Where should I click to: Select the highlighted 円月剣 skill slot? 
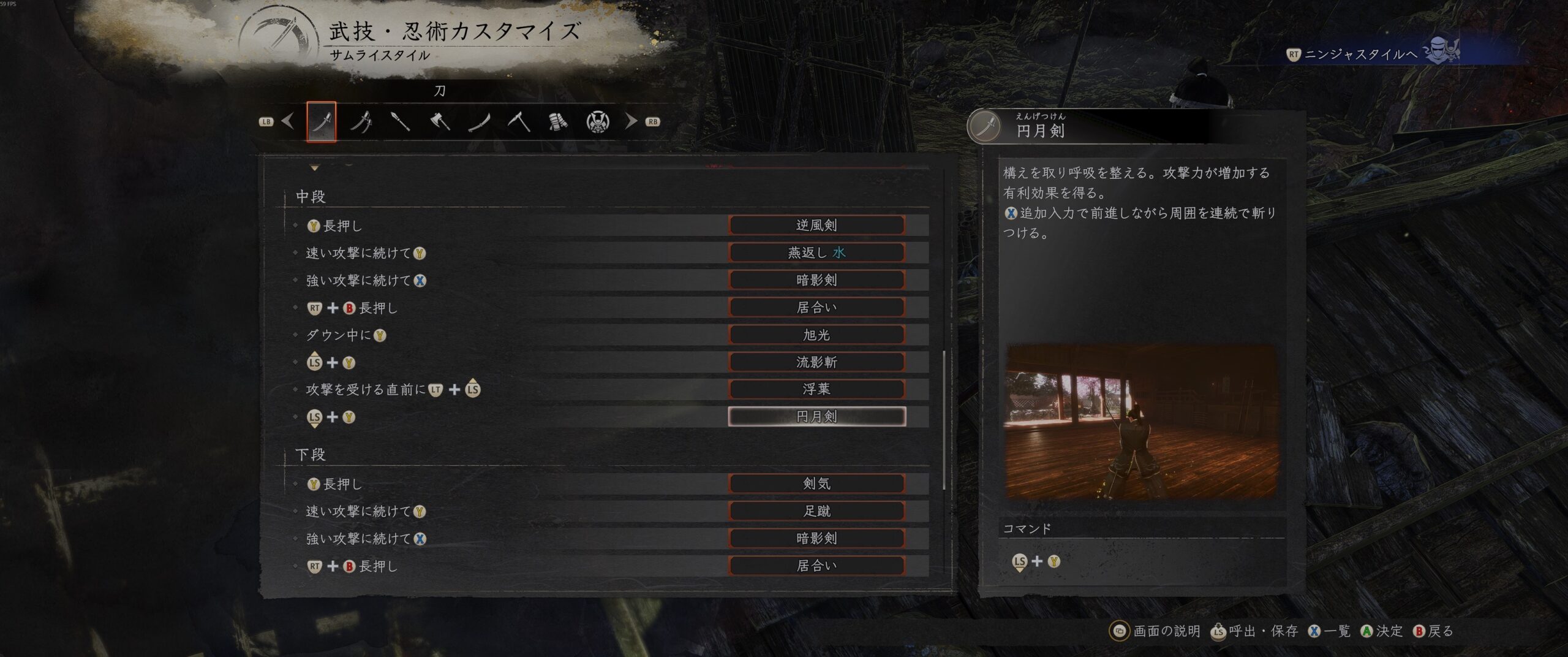(x=816, y=417)
